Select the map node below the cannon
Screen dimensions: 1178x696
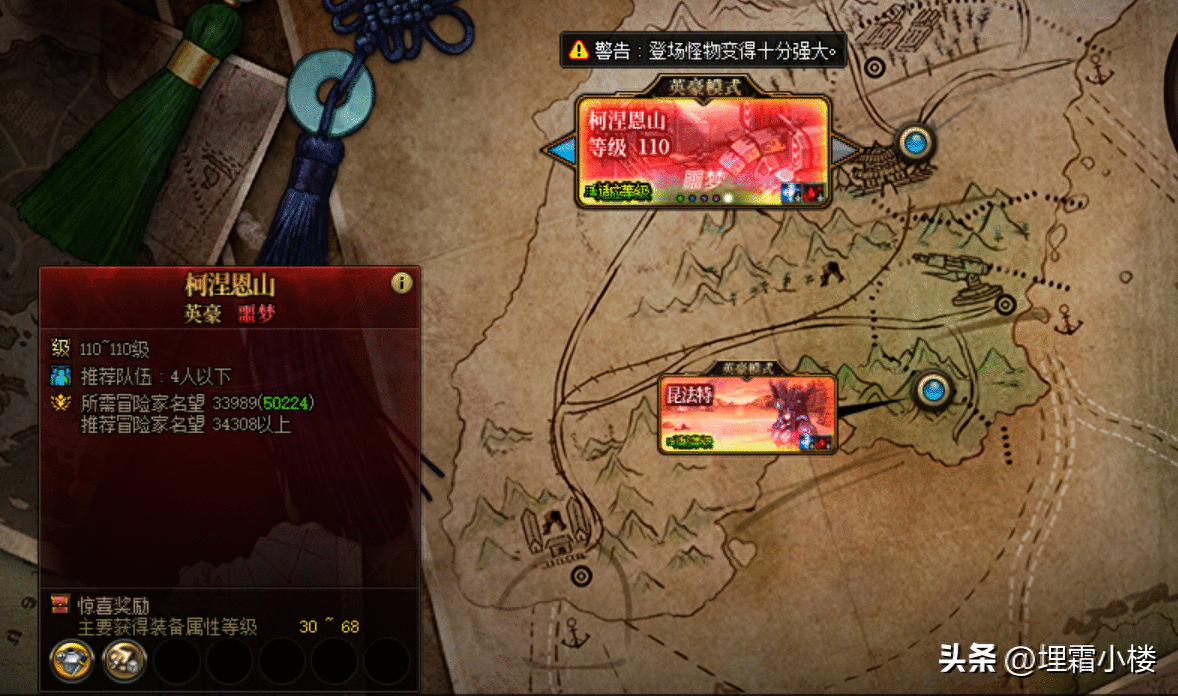1005,305
